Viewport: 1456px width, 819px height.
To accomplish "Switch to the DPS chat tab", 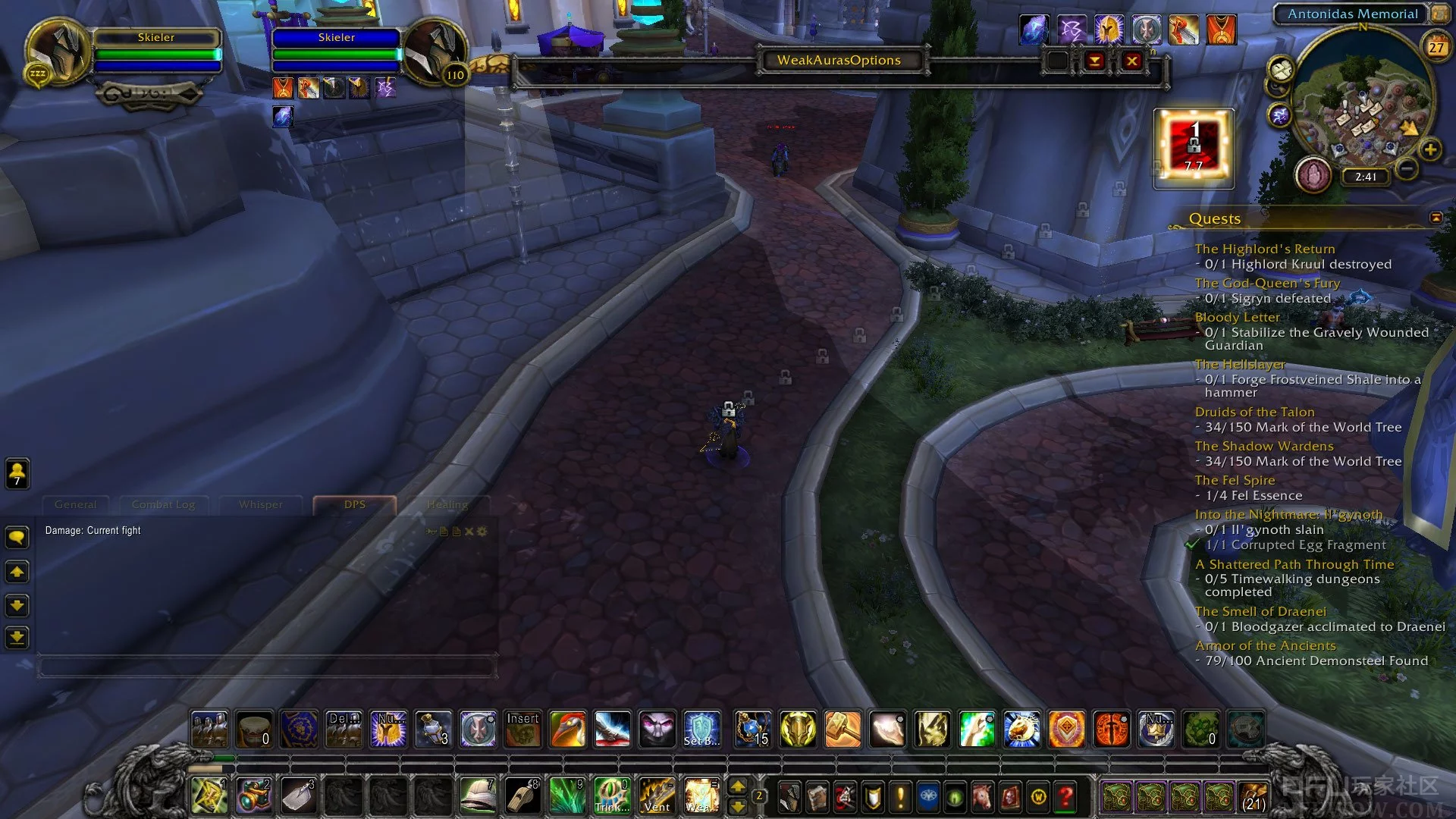I will click(x=354, y=504).
